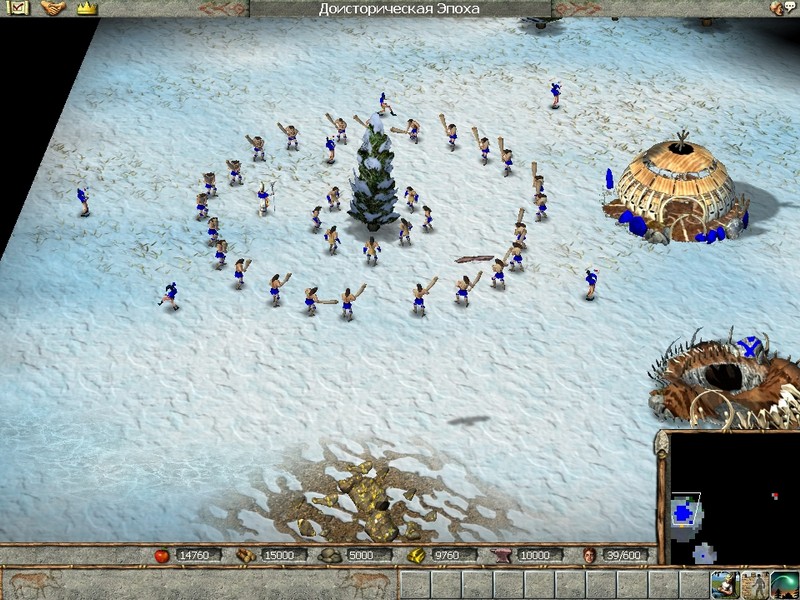The height and width of the screenshot is (600, 800).
Task: Click the green aurora button
Action: (x=786, y=584)
